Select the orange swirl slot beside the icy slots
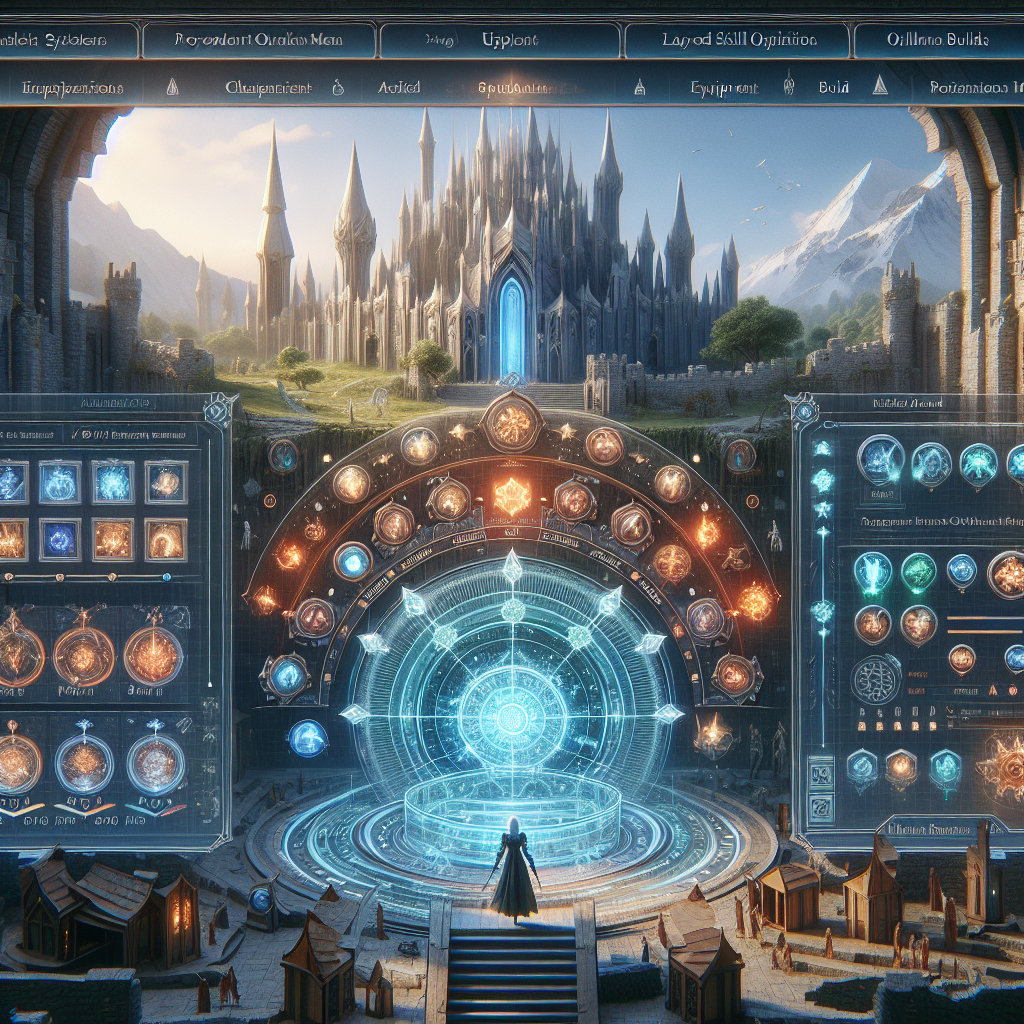 165,482
